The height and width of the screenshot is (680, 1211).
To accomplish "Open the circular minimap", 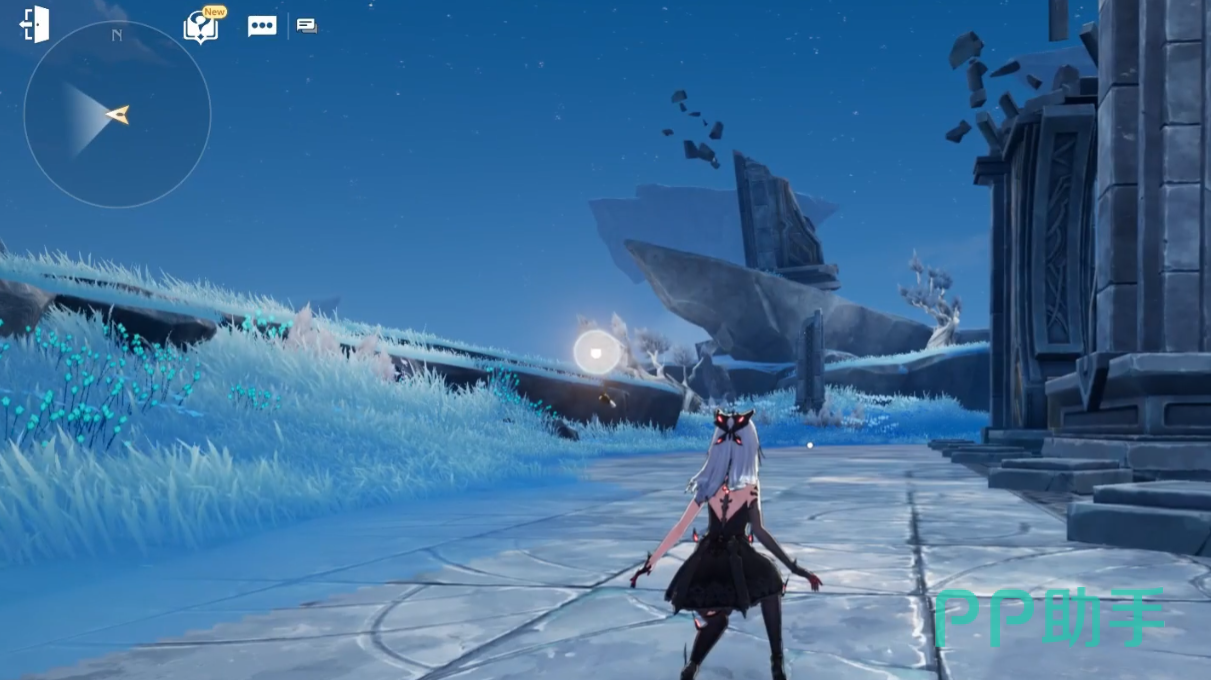I will (x=117, y=114).
